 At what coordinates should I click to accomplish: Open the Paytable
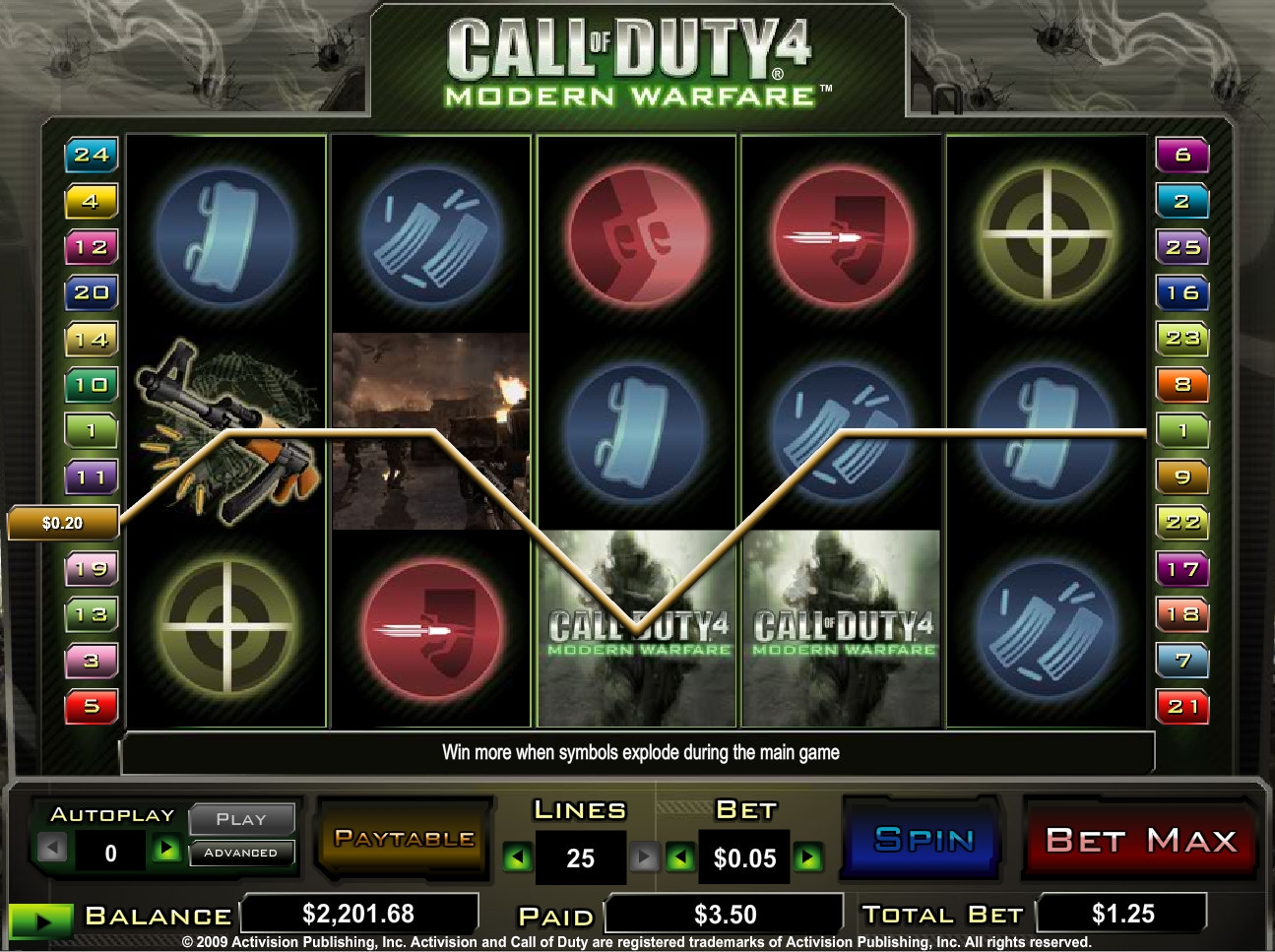404,839
